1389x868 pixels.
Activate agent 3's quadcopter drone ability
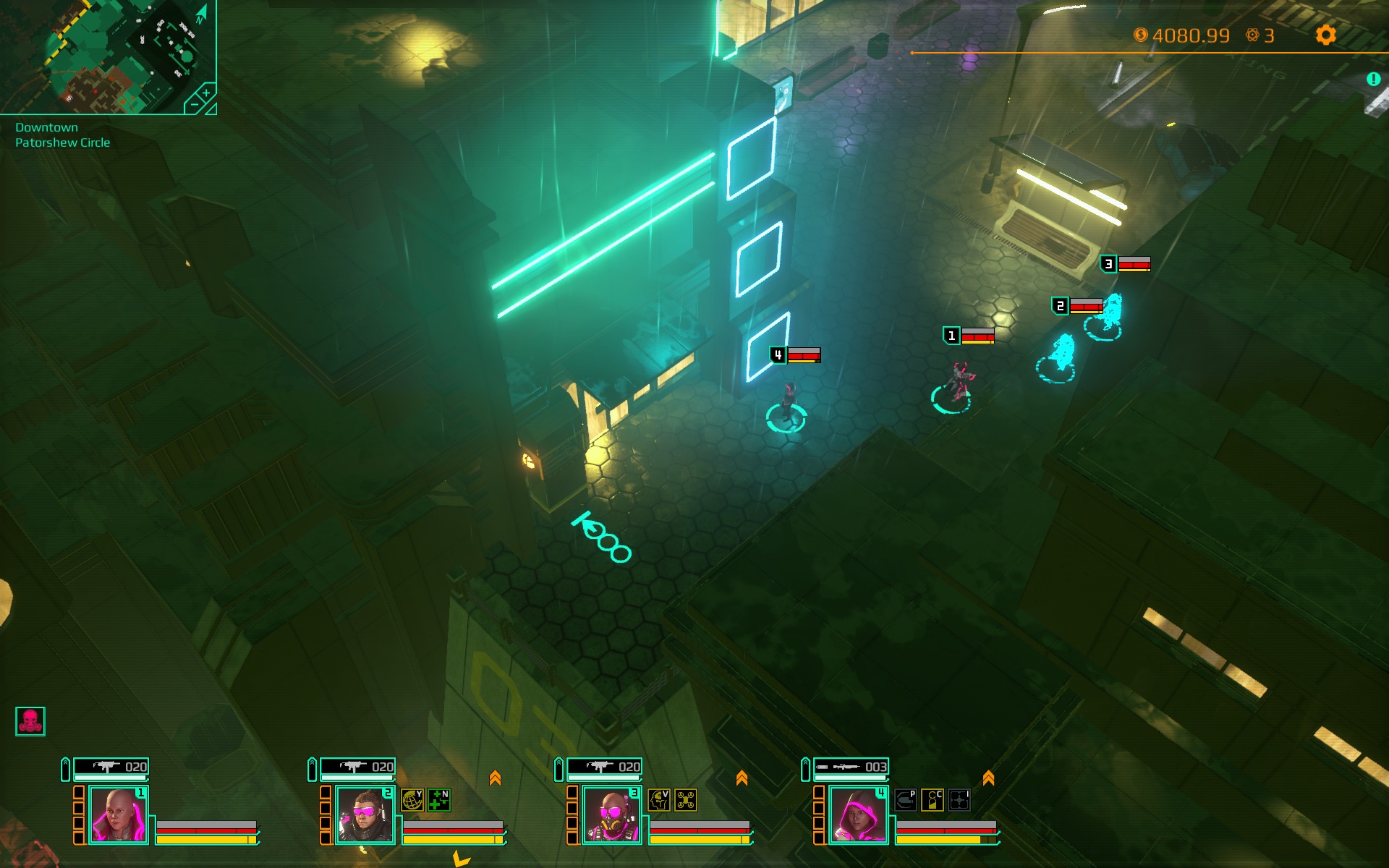(686, 800)
